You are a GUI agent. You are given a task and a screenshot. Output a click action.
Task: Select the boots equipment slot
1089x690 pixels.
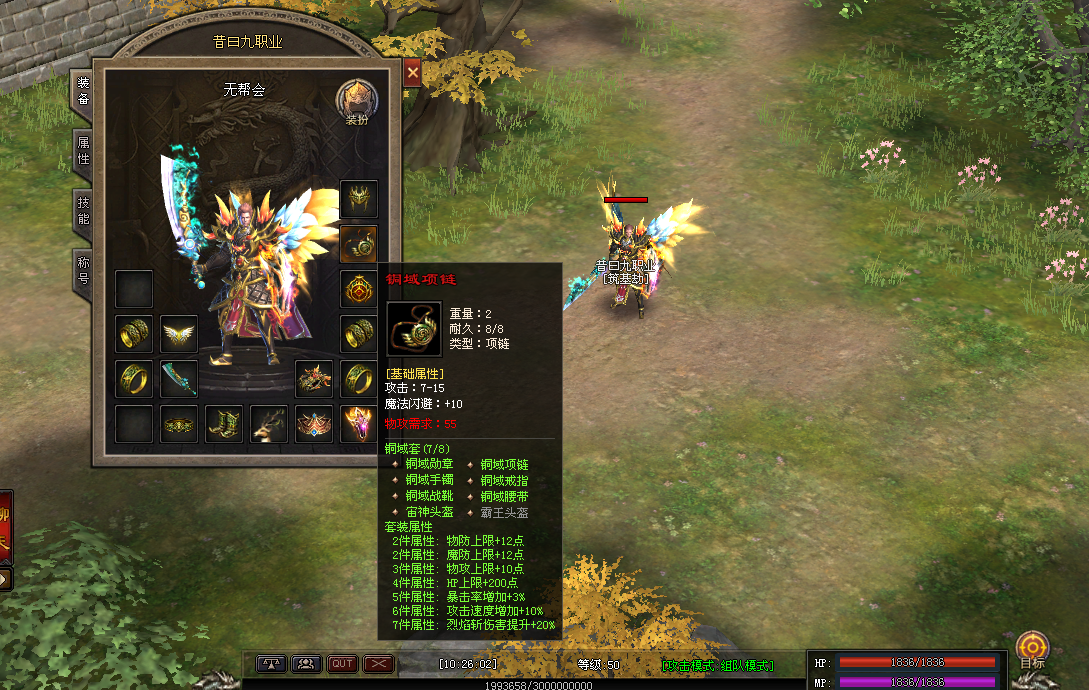[224, 423]
